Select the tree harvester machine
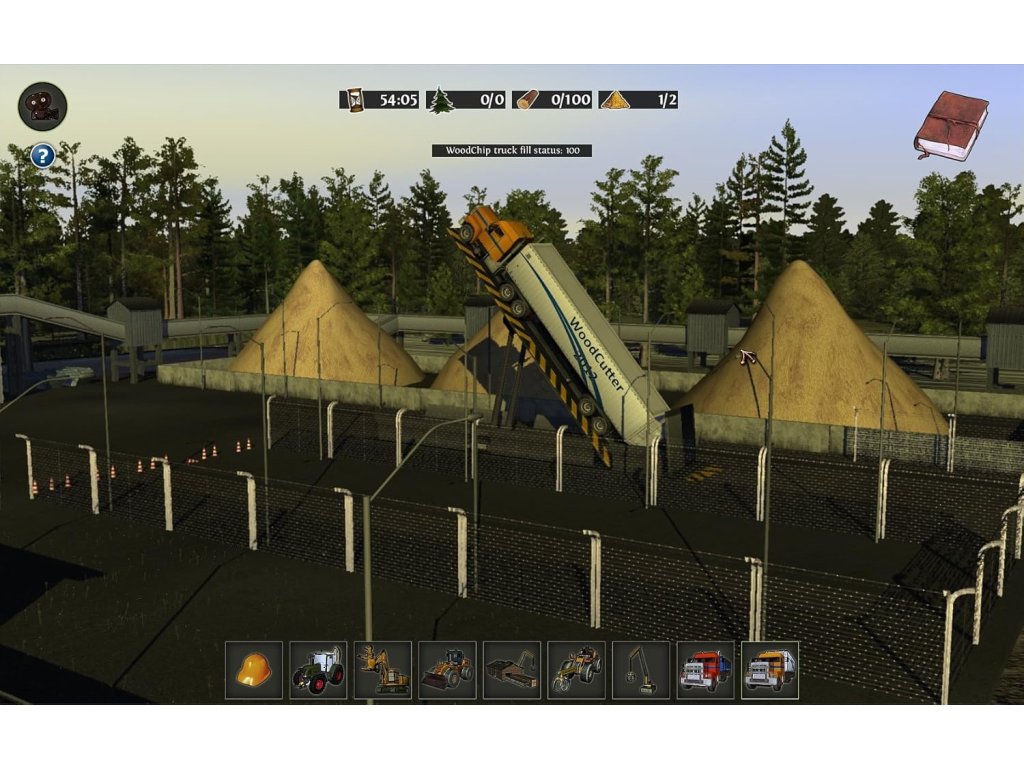This screenshot has width=1024, height=768. 382,670
